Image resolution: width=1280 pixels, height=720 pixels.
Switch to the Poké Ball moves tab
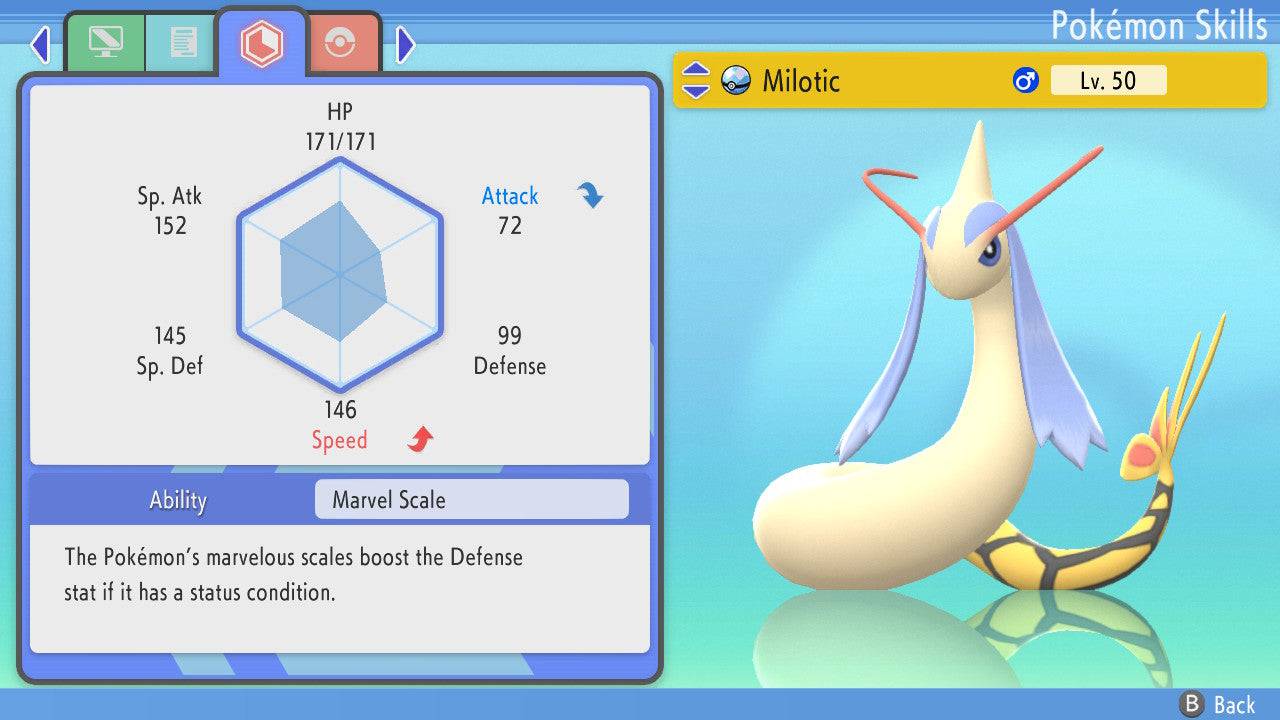(x=340, y=43)
